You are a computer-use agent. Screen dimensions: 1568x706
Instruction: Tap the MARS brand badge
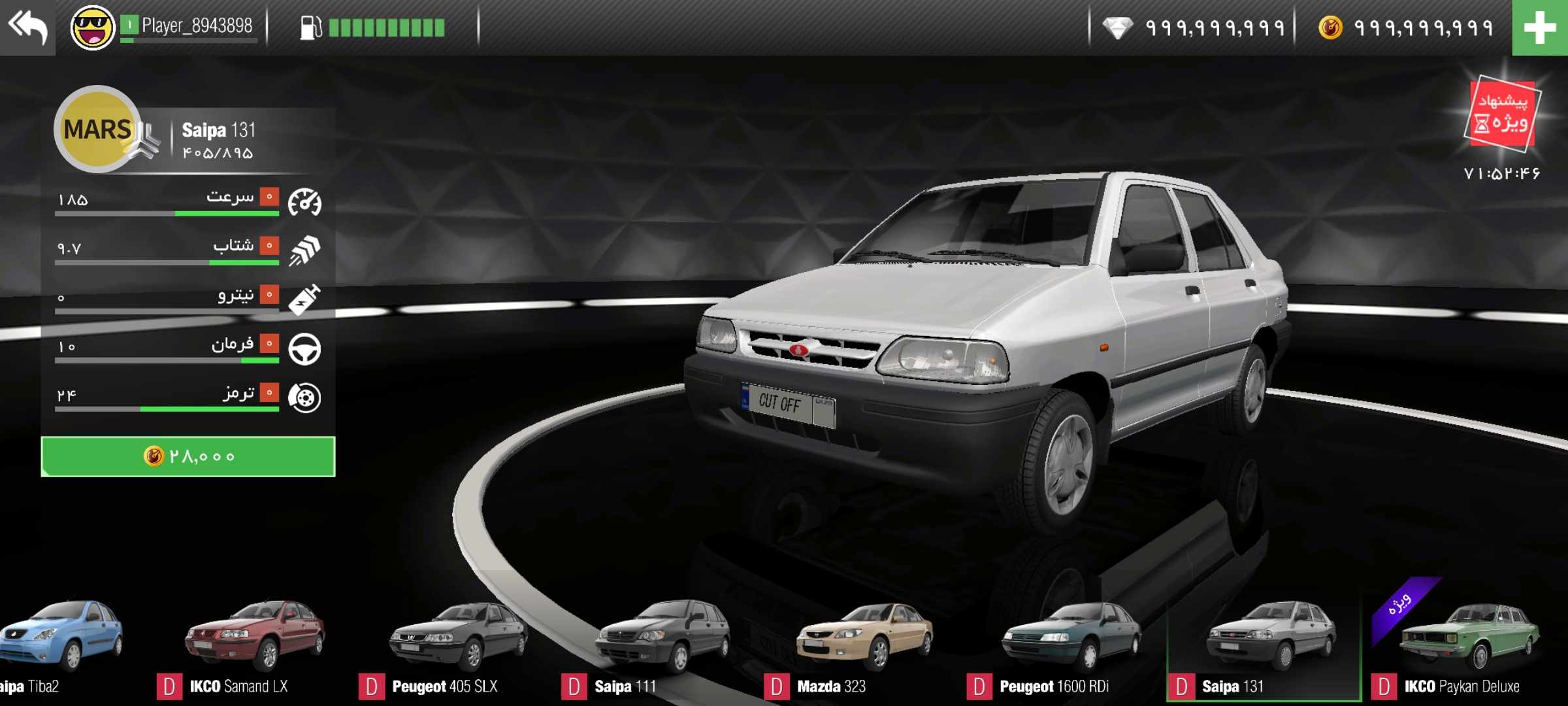click(x=97, y=129)
